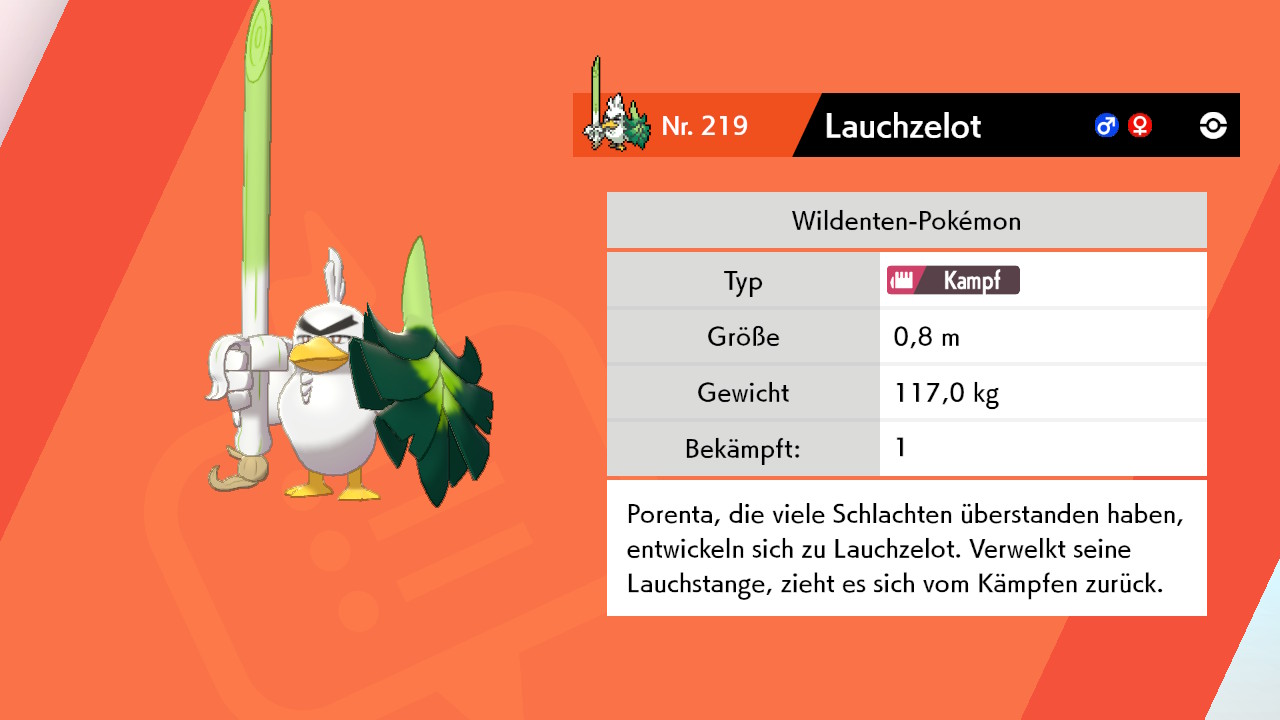The image size is (1280, 720).
Task: Toggle the female gender display
Action: [1139, 125]
